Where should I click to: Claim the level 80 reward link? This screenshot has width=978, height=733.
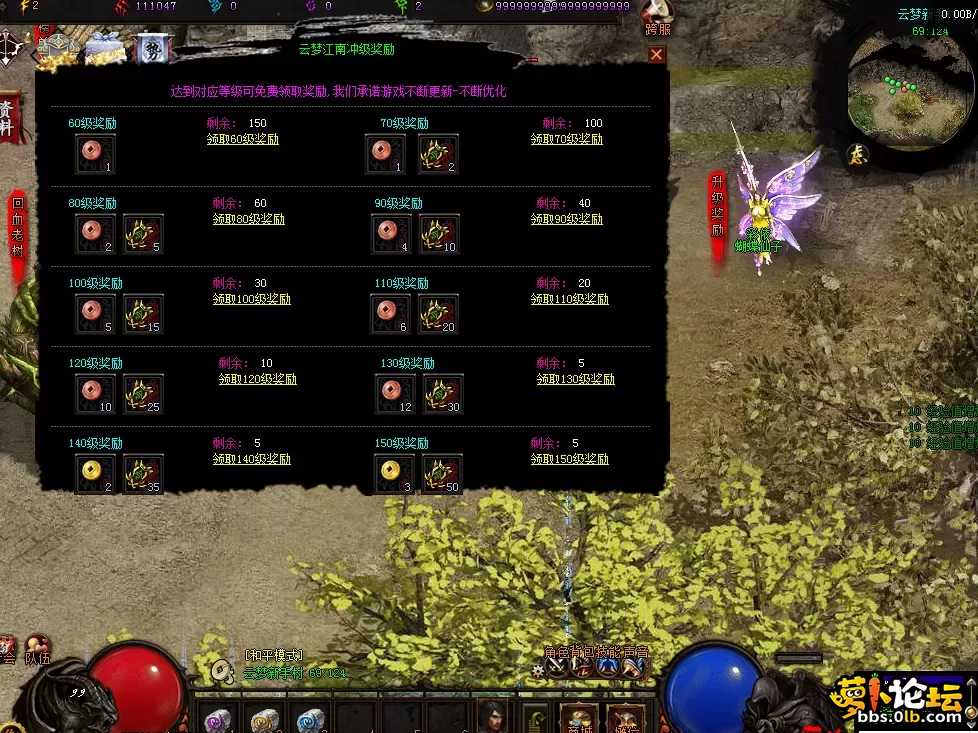(248, 219)
